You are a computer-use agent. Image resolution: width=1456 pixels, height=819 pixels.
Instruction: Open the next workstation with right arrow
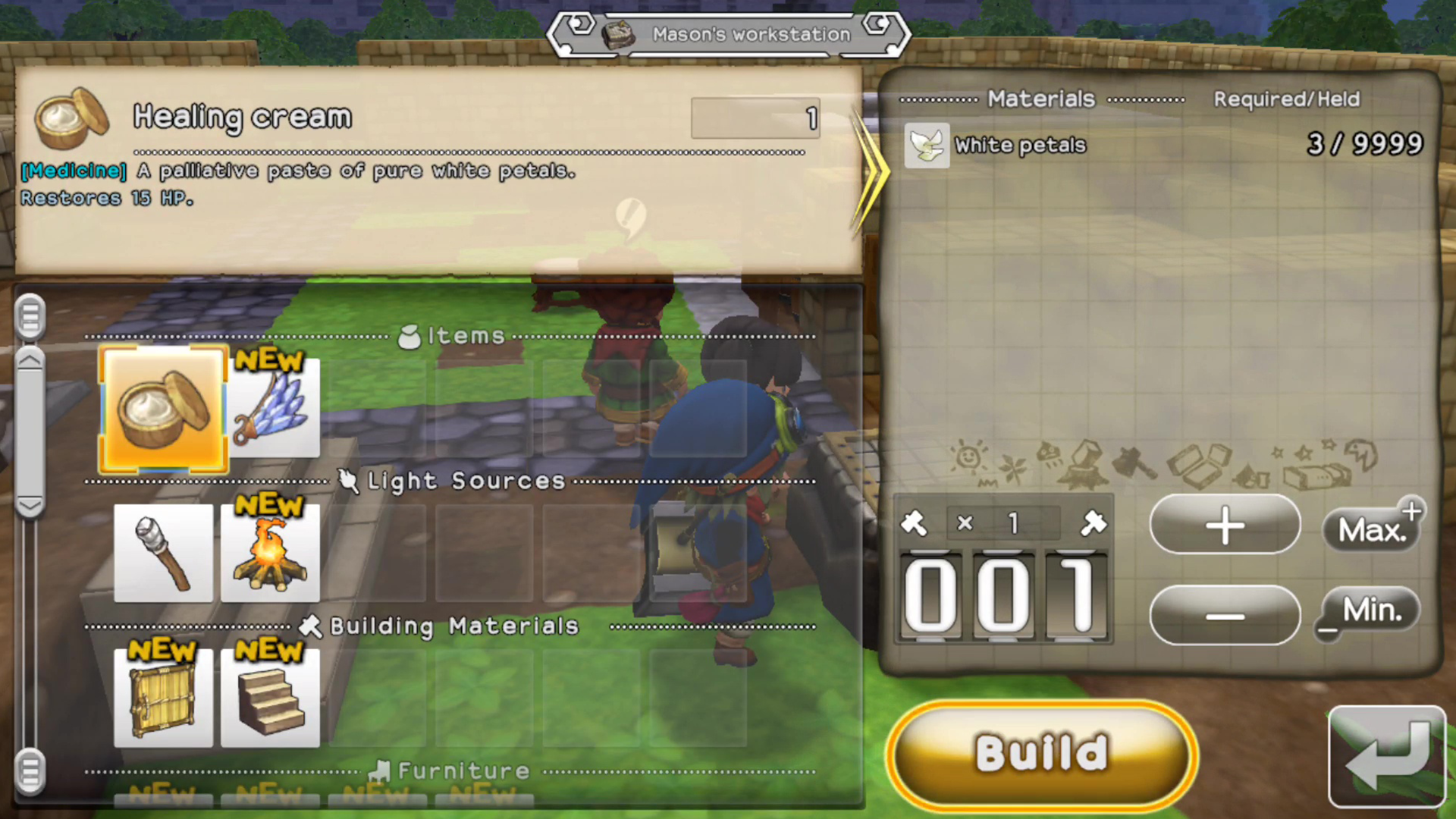[878, 25]
